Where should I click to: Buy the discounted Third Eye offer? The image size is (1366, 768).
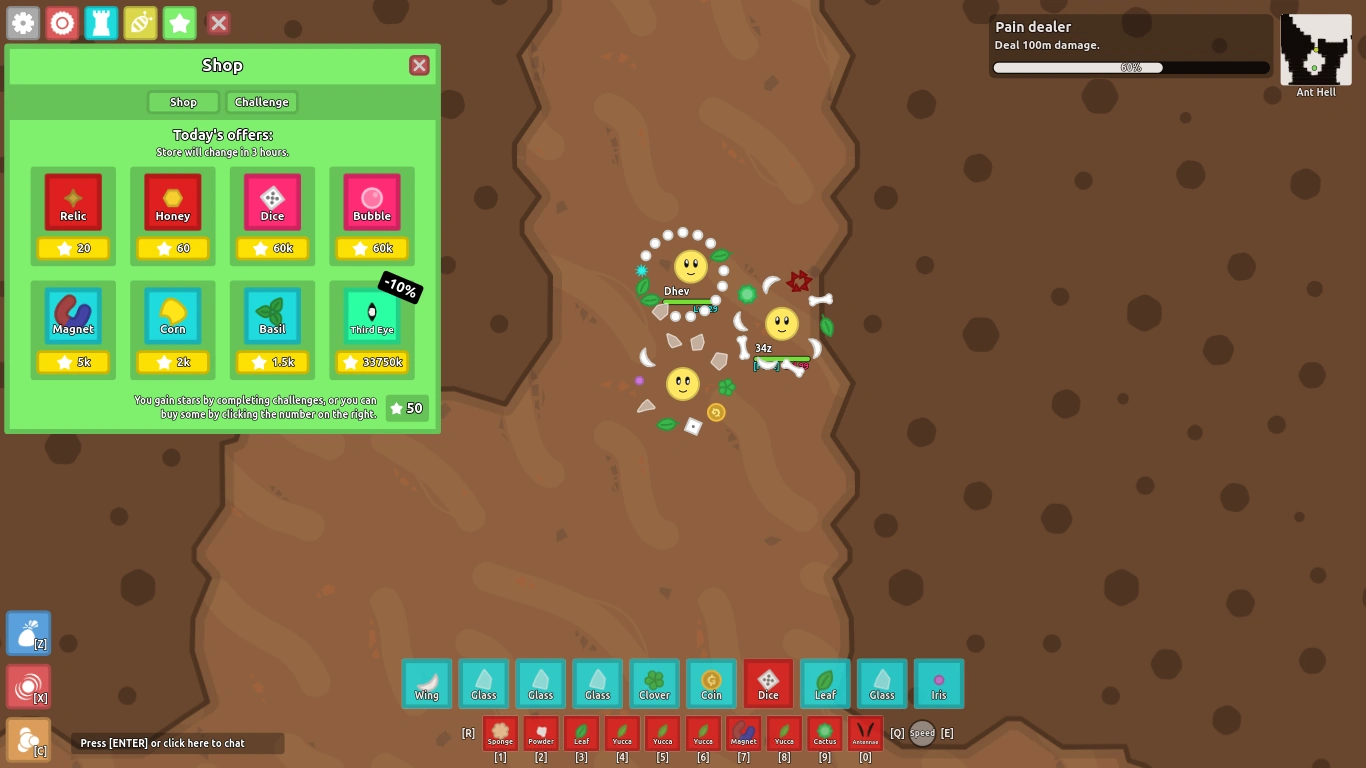coord(371,330)
